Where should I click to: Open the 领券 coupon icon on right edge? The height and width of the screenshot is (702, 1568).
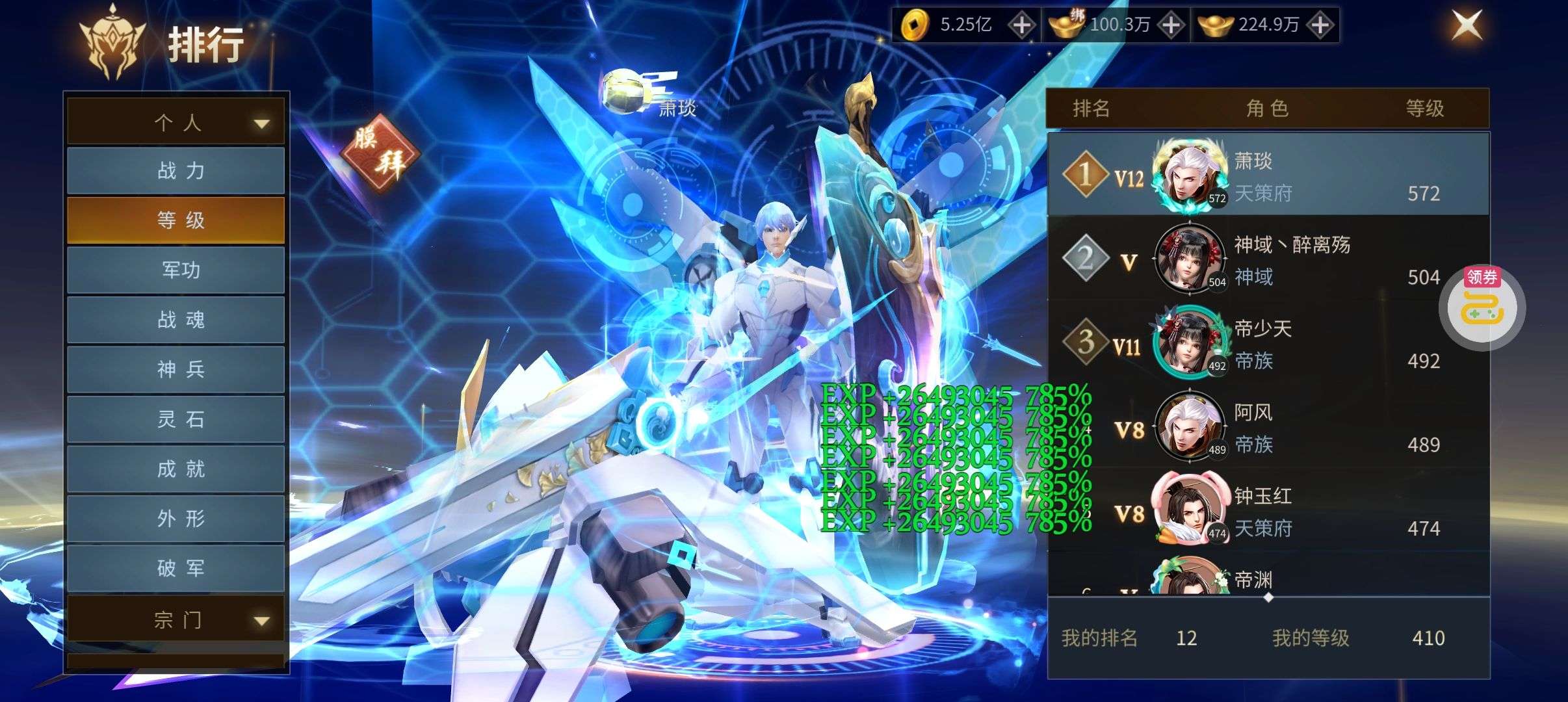[x=1484, y=307]
